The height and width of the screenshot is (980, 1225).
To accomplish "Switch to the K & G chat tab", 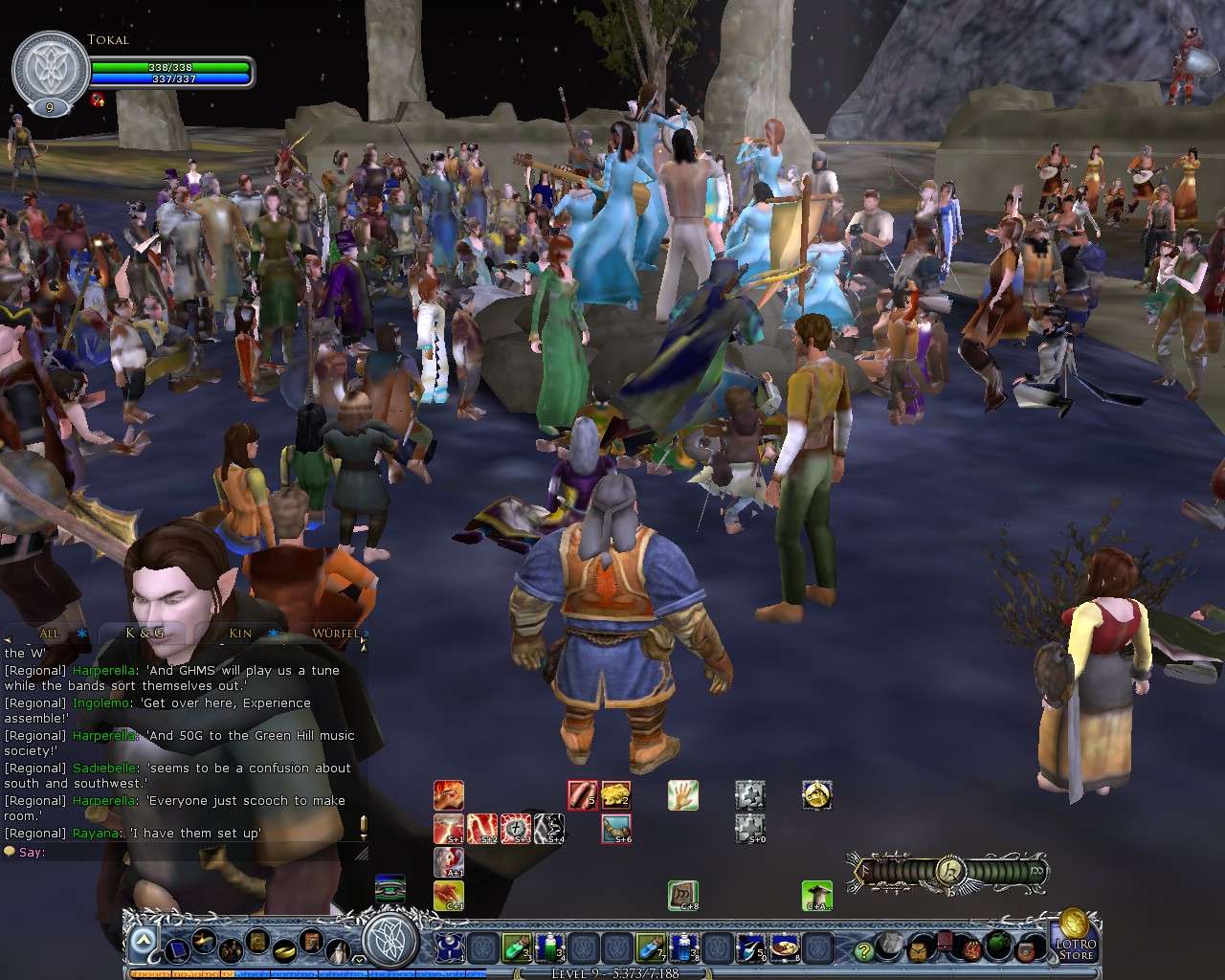I will point(144,634).
